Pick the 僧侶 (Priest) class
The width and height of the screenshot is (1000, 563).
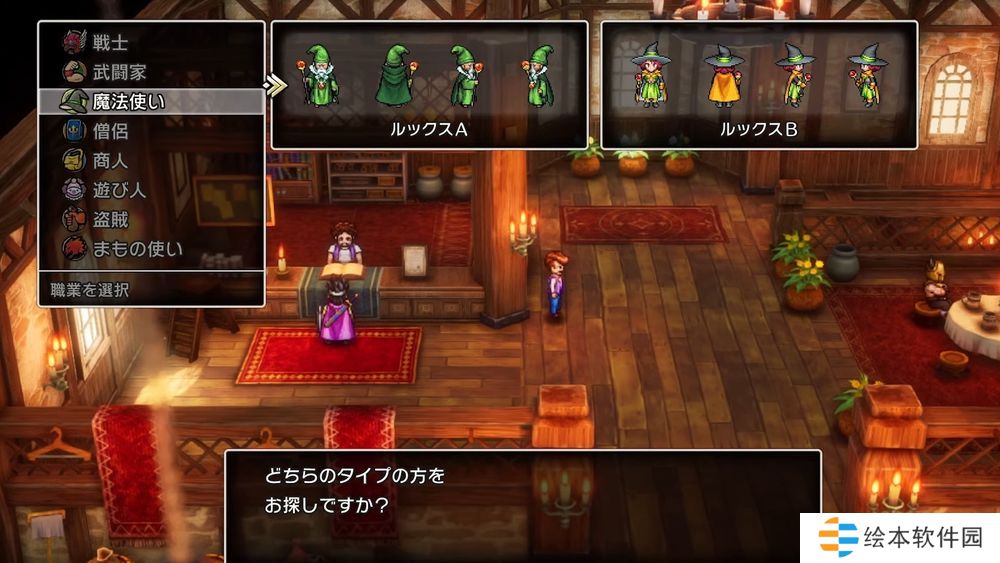point(110,130)
